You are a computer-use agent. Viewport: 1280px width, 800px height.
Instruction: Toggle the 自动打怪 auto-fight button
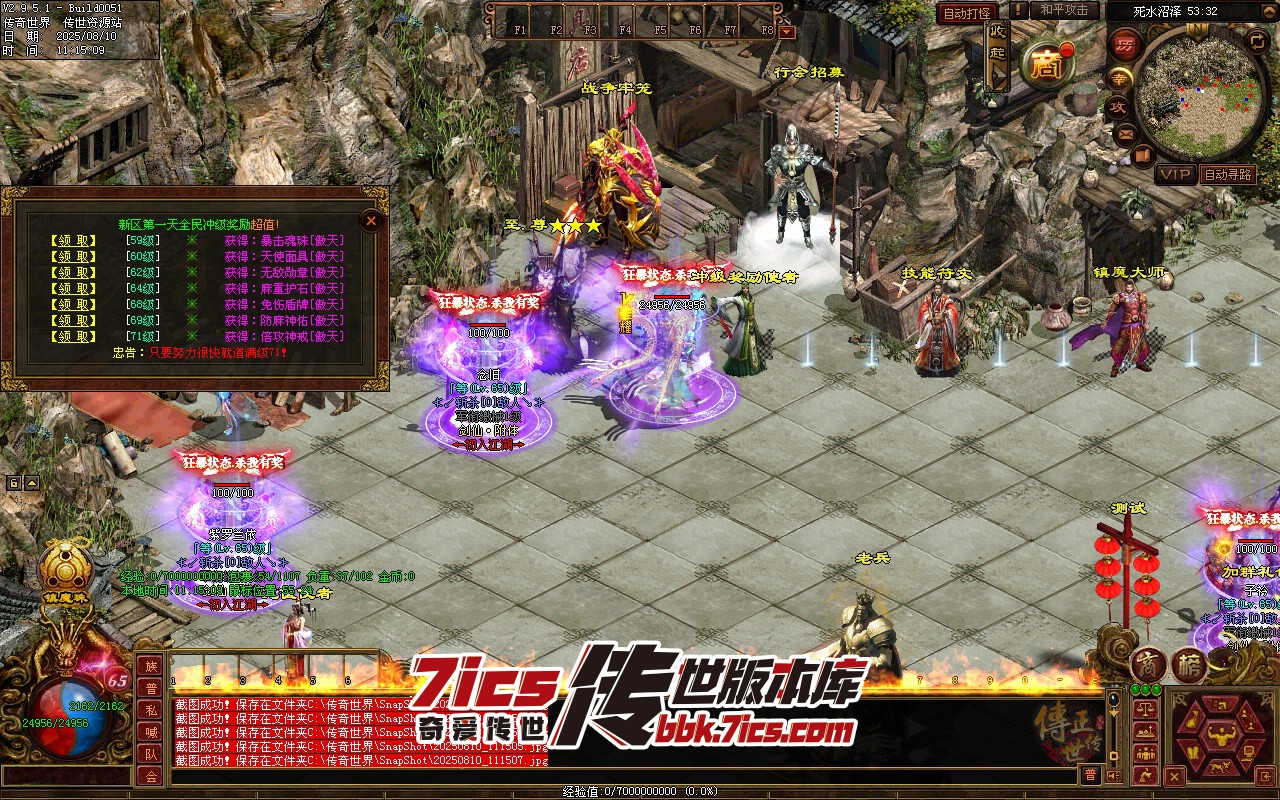click(967, 12)
